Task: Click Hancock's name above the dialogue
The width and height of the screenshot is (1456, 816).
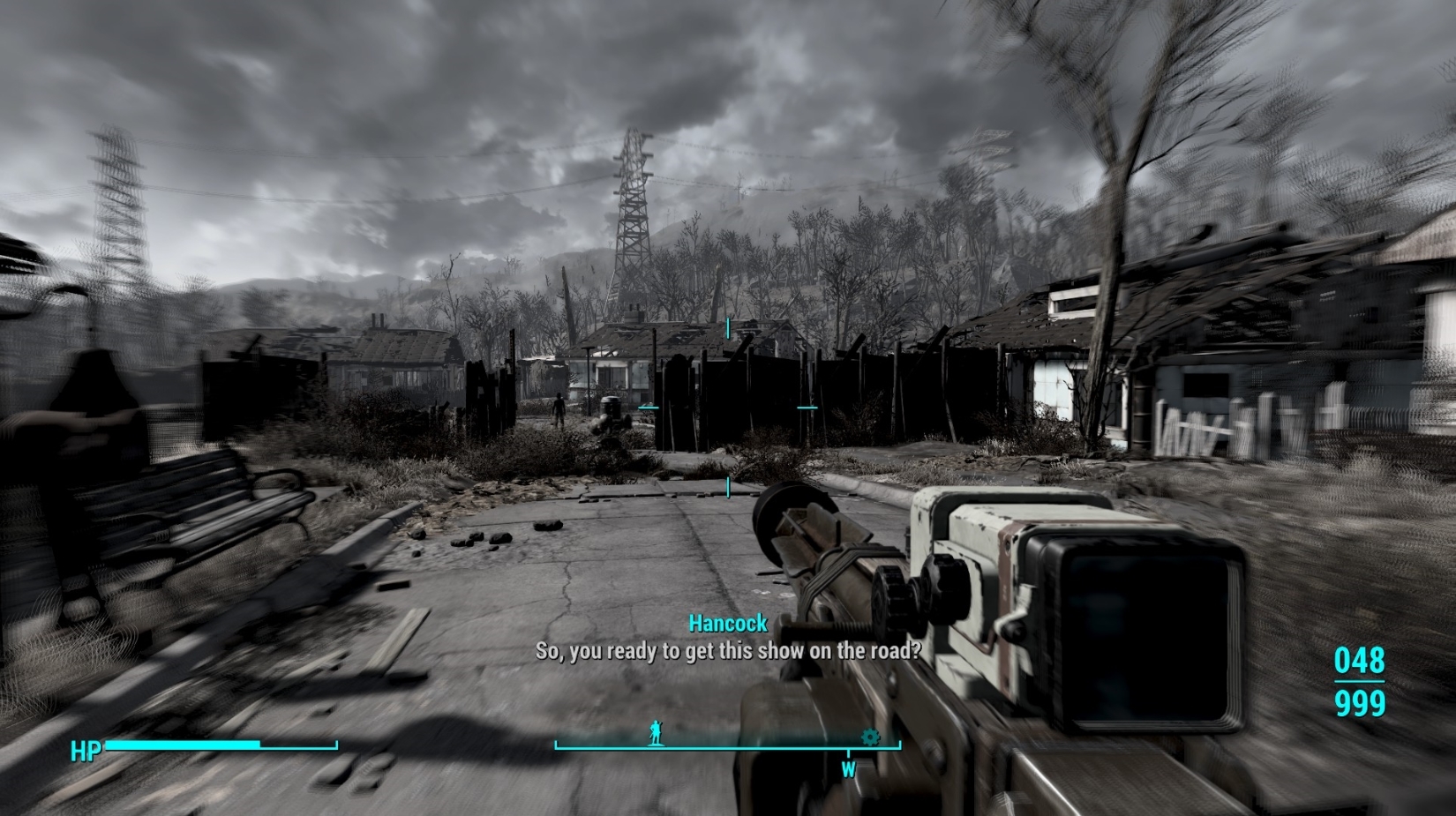Action: 727,623
